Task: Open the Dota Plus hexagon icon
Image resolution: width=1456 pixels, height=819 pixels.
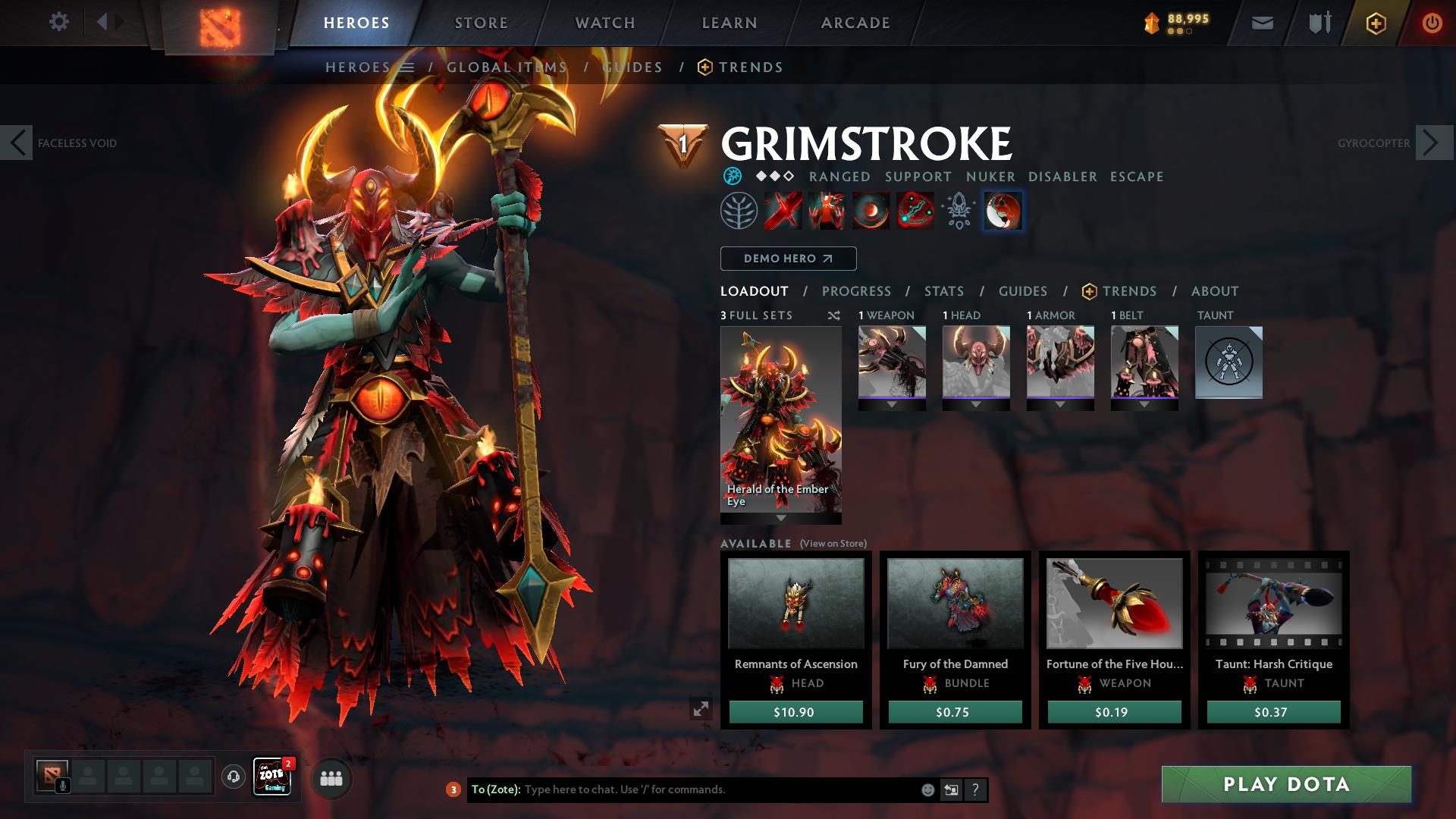Action: pos(1375,22)
